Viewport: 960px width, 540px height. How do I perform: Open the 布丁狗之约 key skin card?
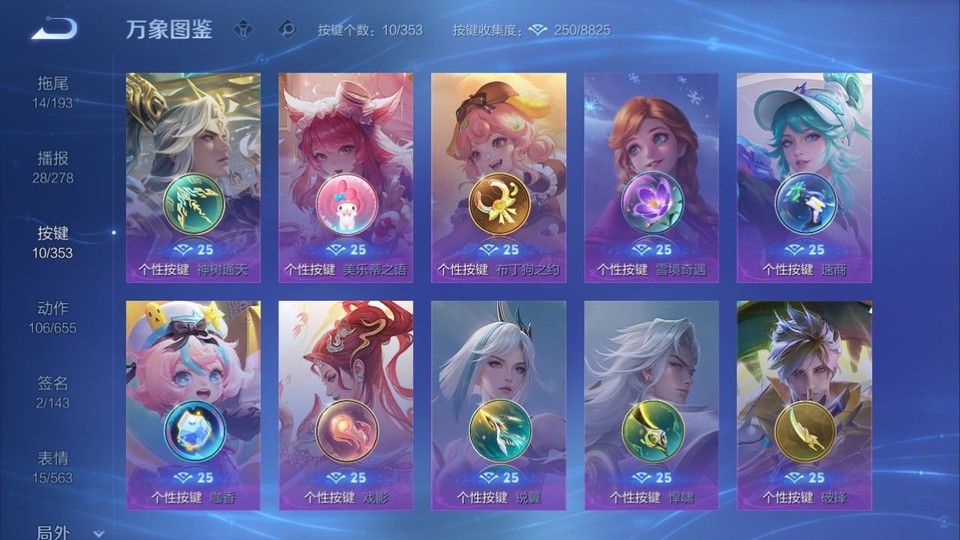coord(498,177)
